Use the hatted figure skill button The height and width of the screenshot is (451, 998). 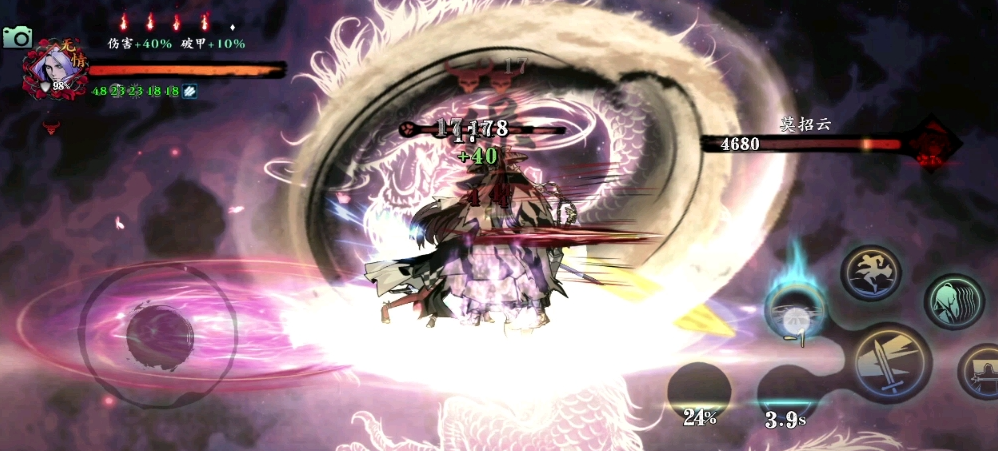point(980,370)
